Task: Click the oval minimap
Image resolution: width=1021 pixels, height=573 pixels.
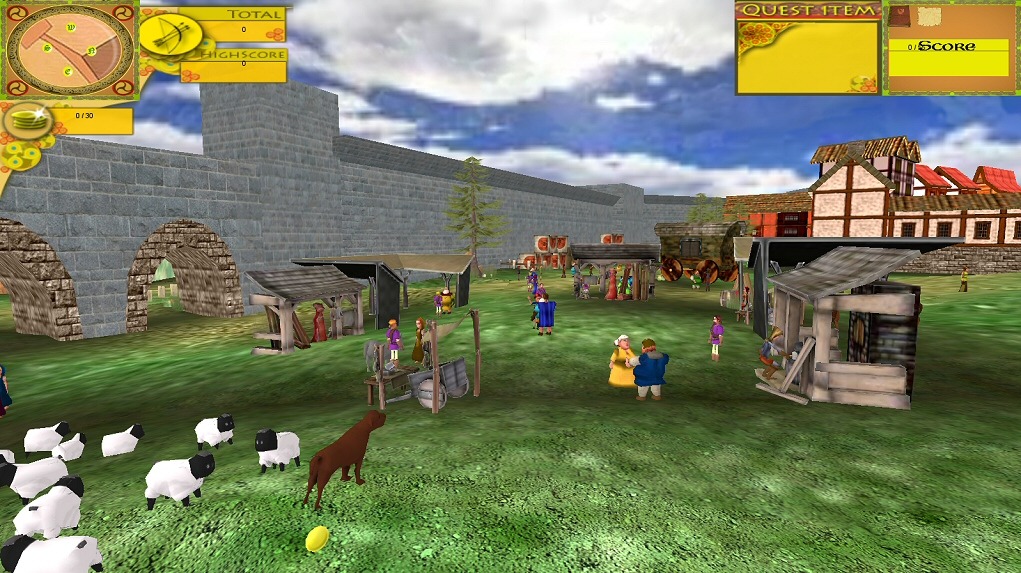Action: click(68, 48)
